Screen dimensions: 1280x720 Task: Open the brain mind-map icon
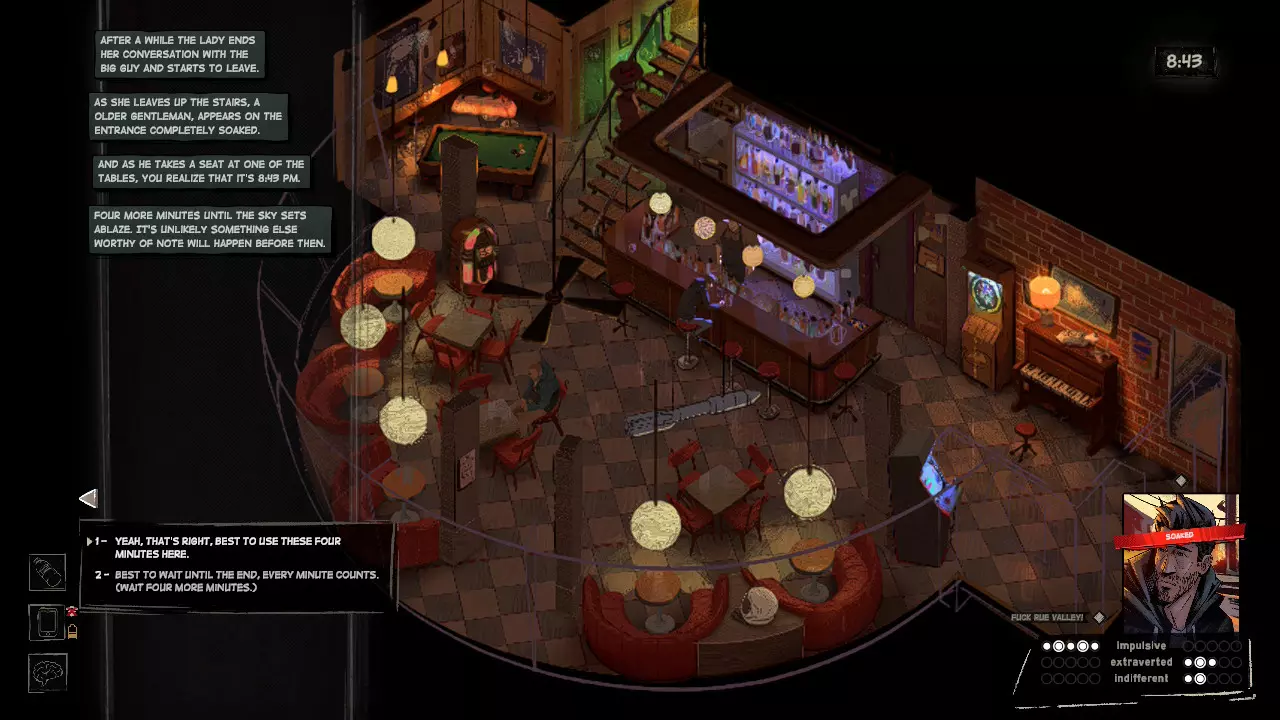pos(47,673)
